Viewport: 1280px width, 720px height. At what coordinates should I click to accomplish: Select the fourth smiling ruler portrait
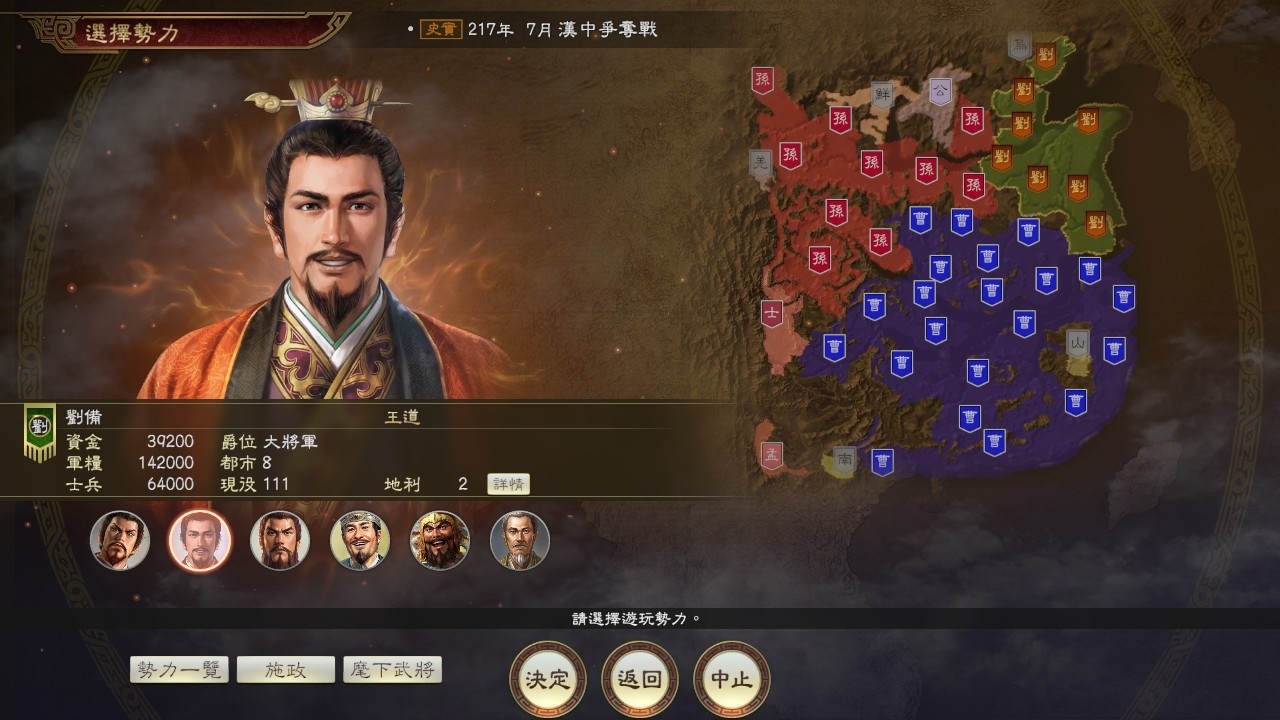360,540
